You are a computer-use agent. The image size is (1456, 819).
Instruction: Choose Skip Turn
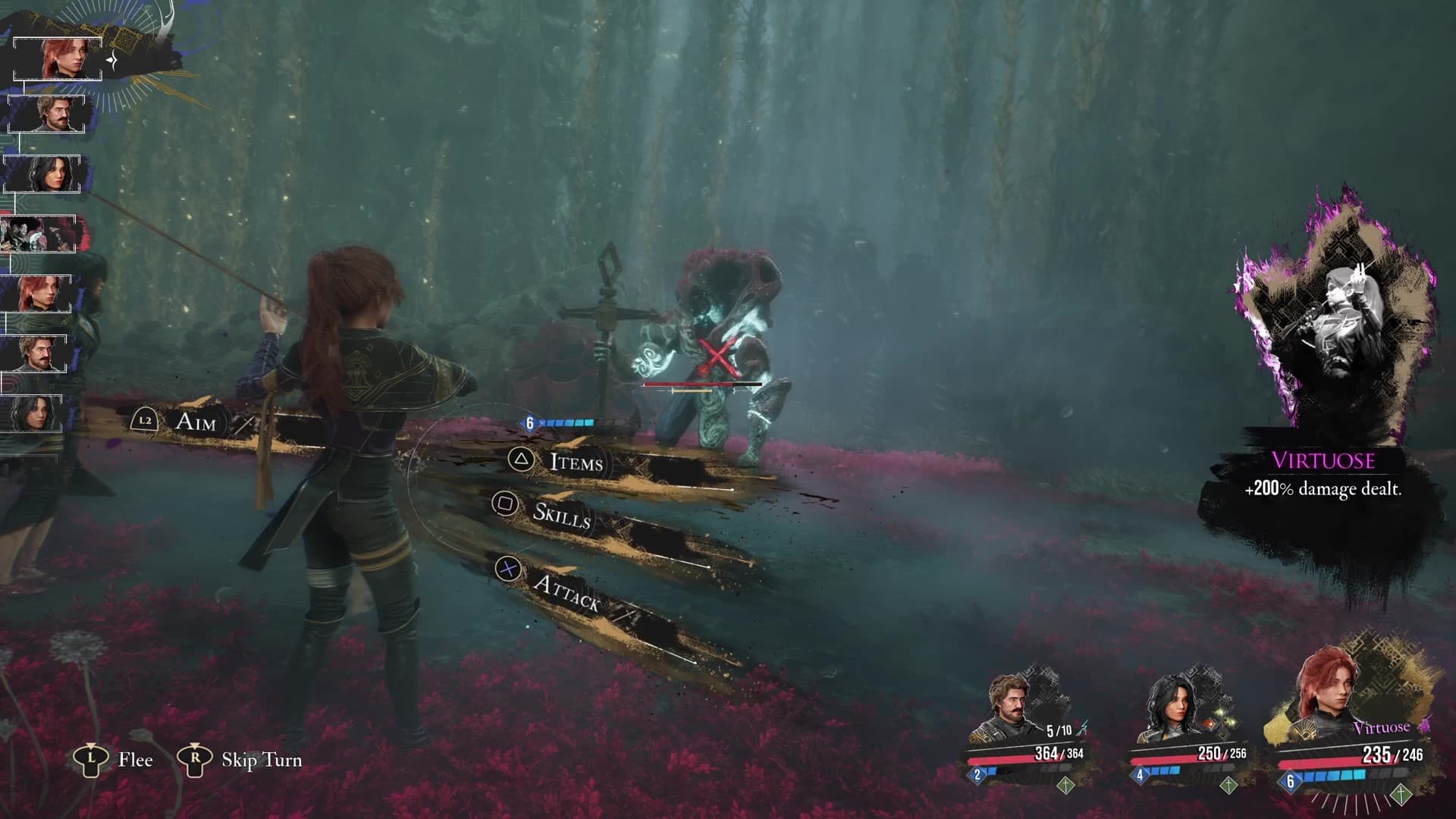click(x=260, y=760)
